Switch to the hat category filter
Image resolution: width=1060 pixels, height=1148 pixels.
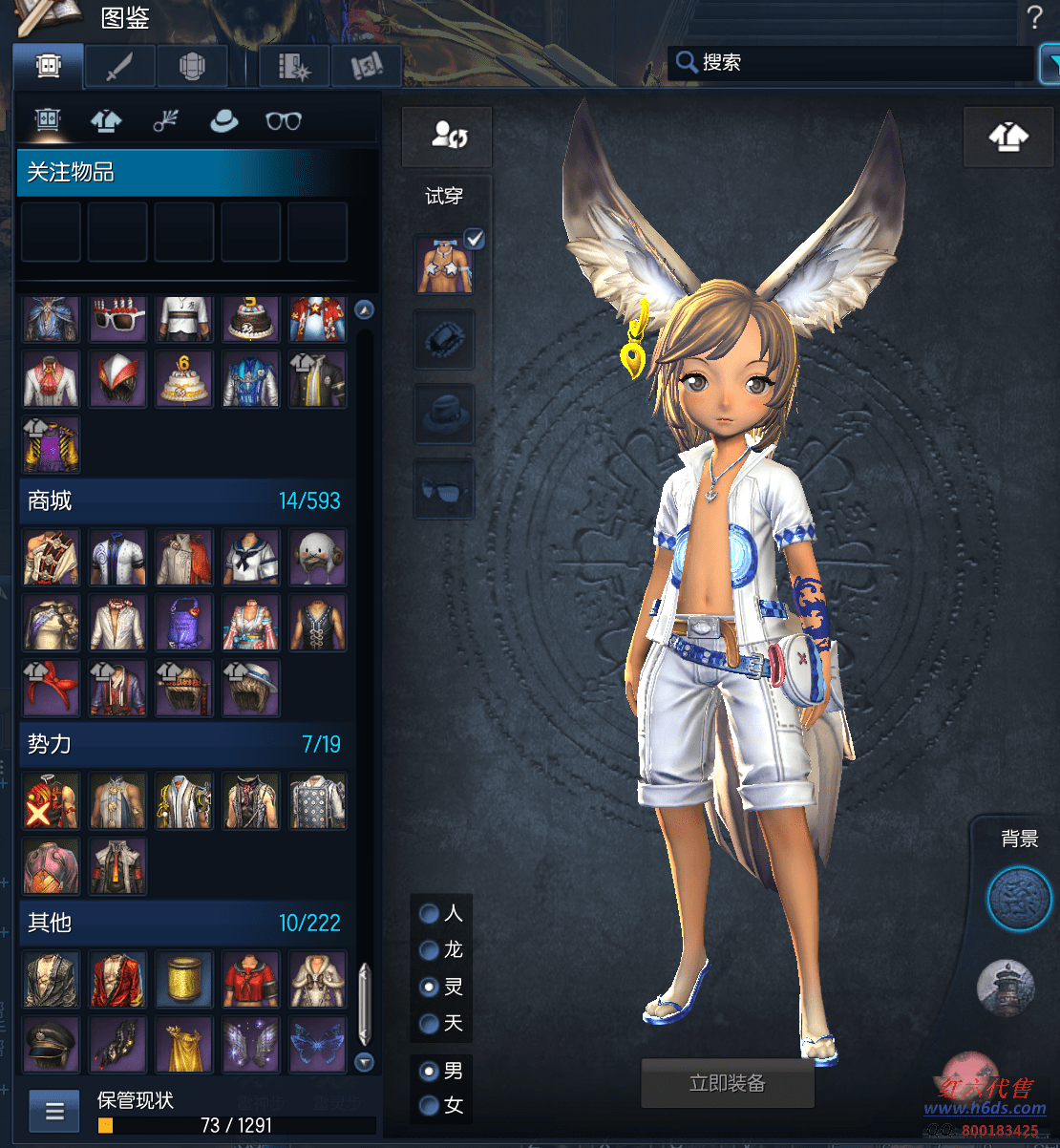(x=223, y=121)
